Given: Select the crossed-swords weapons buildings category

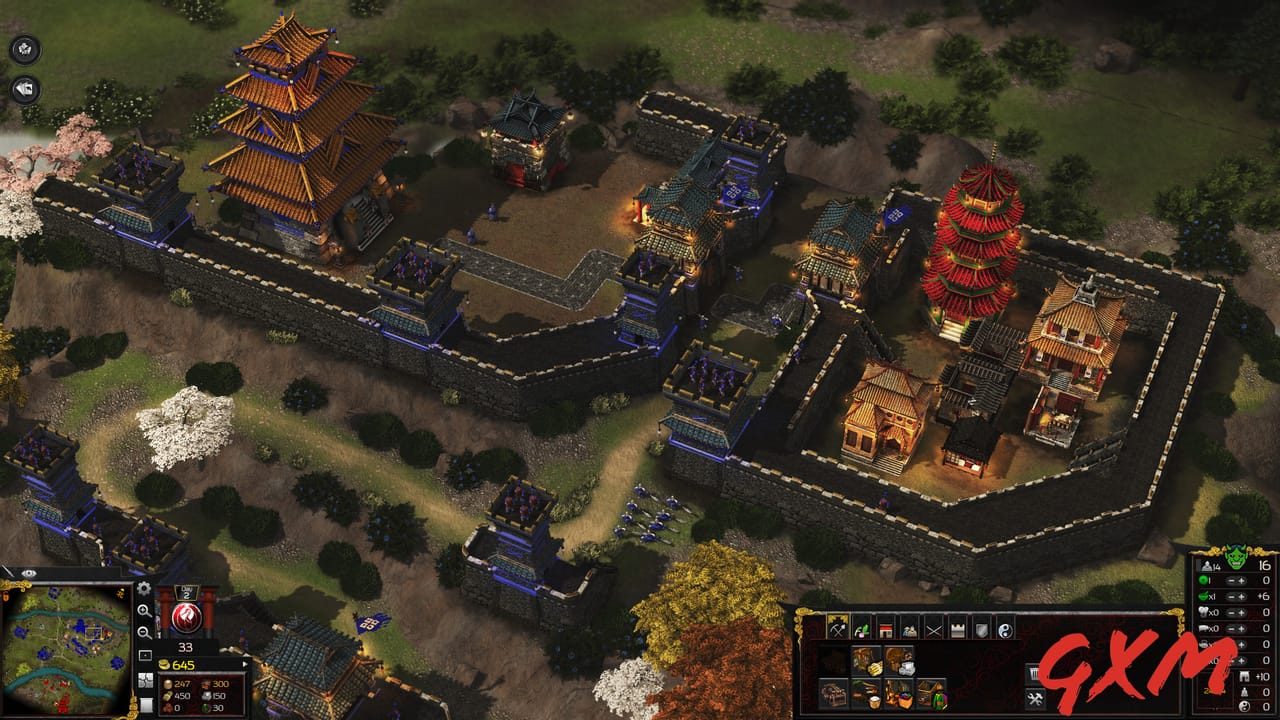Looking at the screenshot, I should coord(933,630).
